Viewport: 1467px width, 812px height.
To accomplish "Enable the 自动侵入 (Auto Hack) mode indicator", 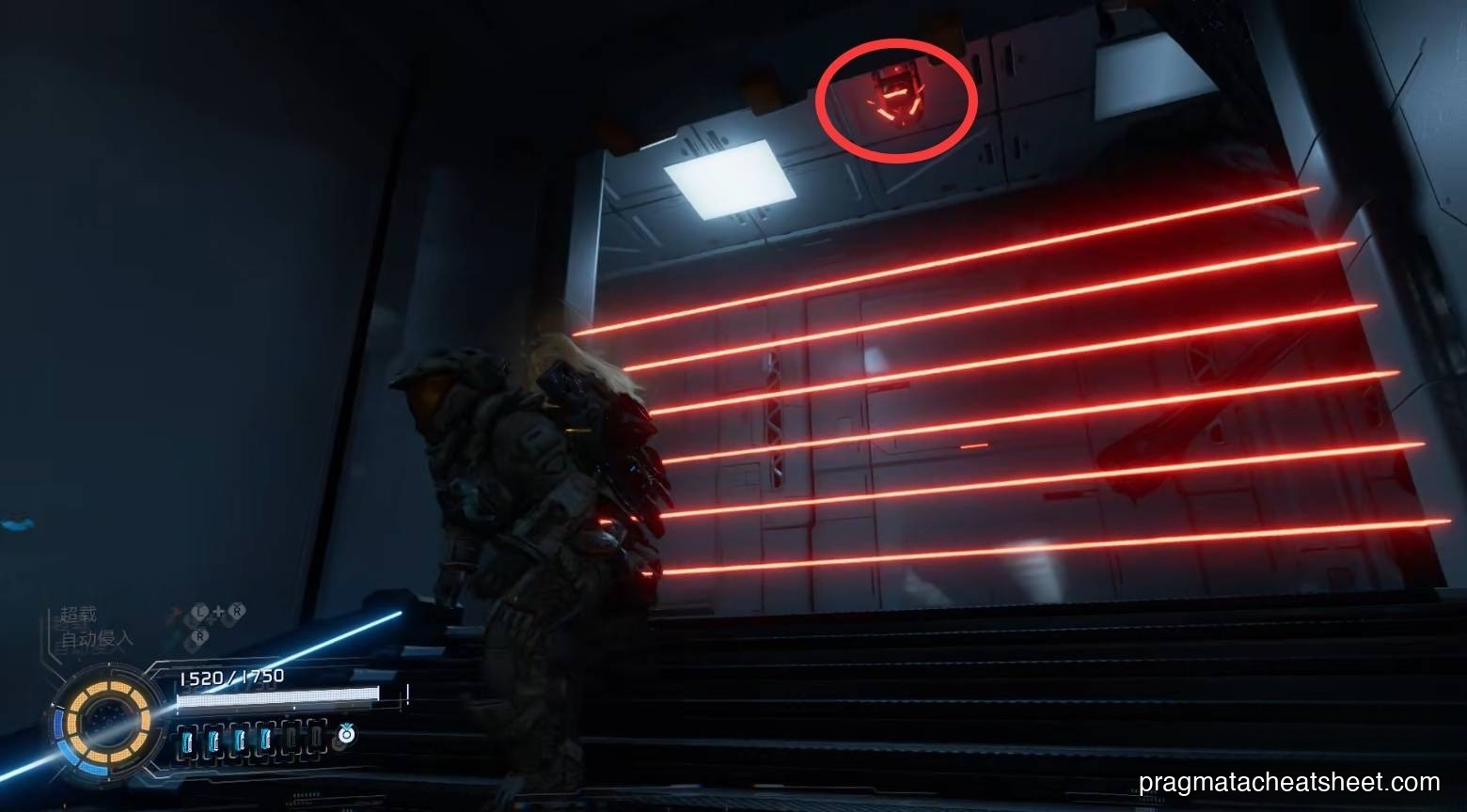I will [97, 638].
